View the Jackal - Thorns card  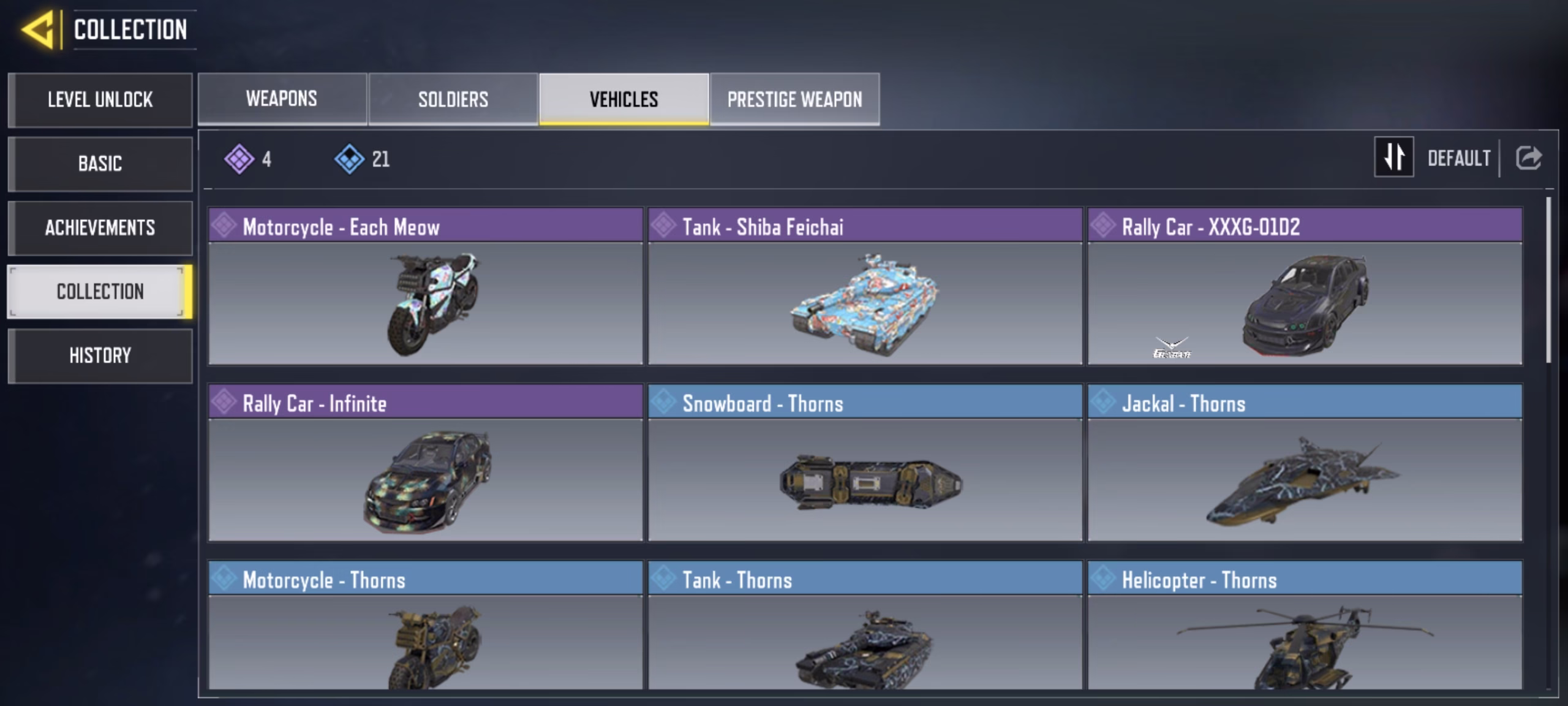pos(1305,463)
